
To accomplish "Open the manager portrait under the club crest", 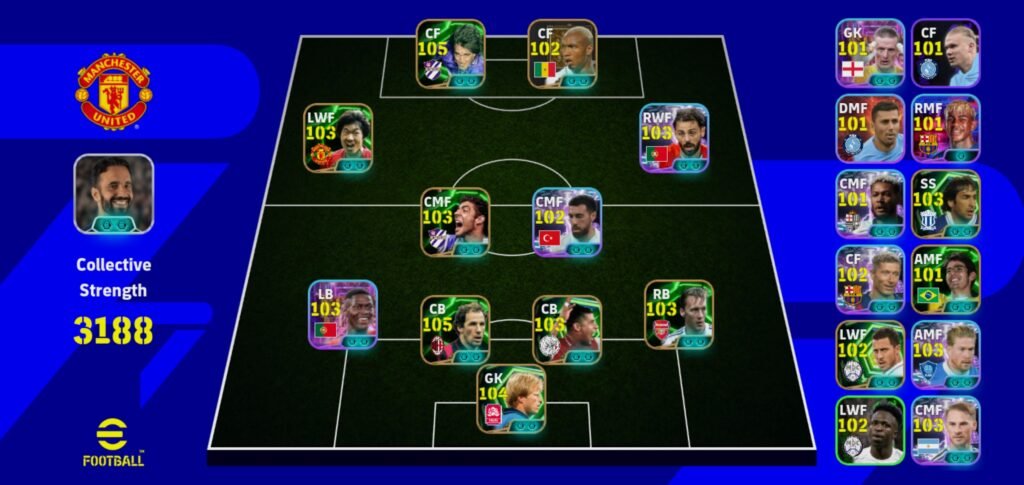I will (x=113, y=194).
